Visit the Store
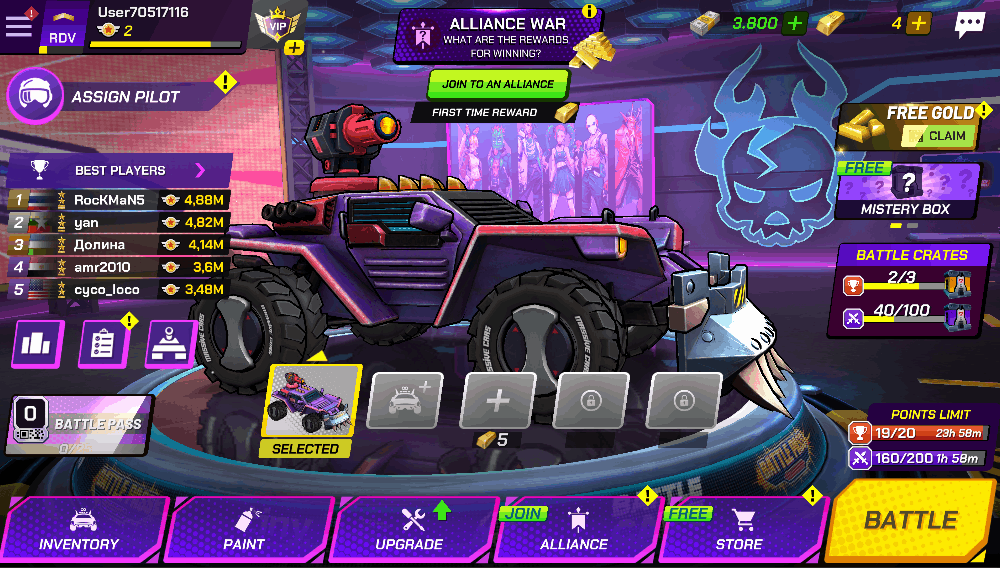This screenshot has width=1000, height=568. click(x=740, y=530)
